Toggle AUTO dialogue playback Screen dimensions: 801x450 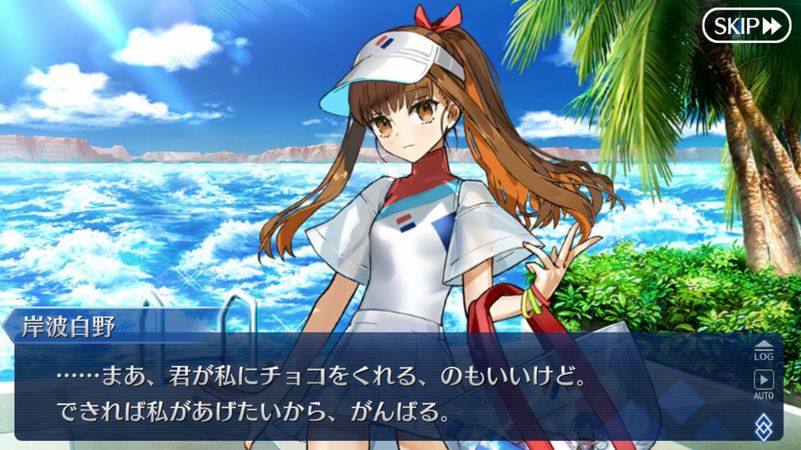pyautogui.click(x=764, y=383)
